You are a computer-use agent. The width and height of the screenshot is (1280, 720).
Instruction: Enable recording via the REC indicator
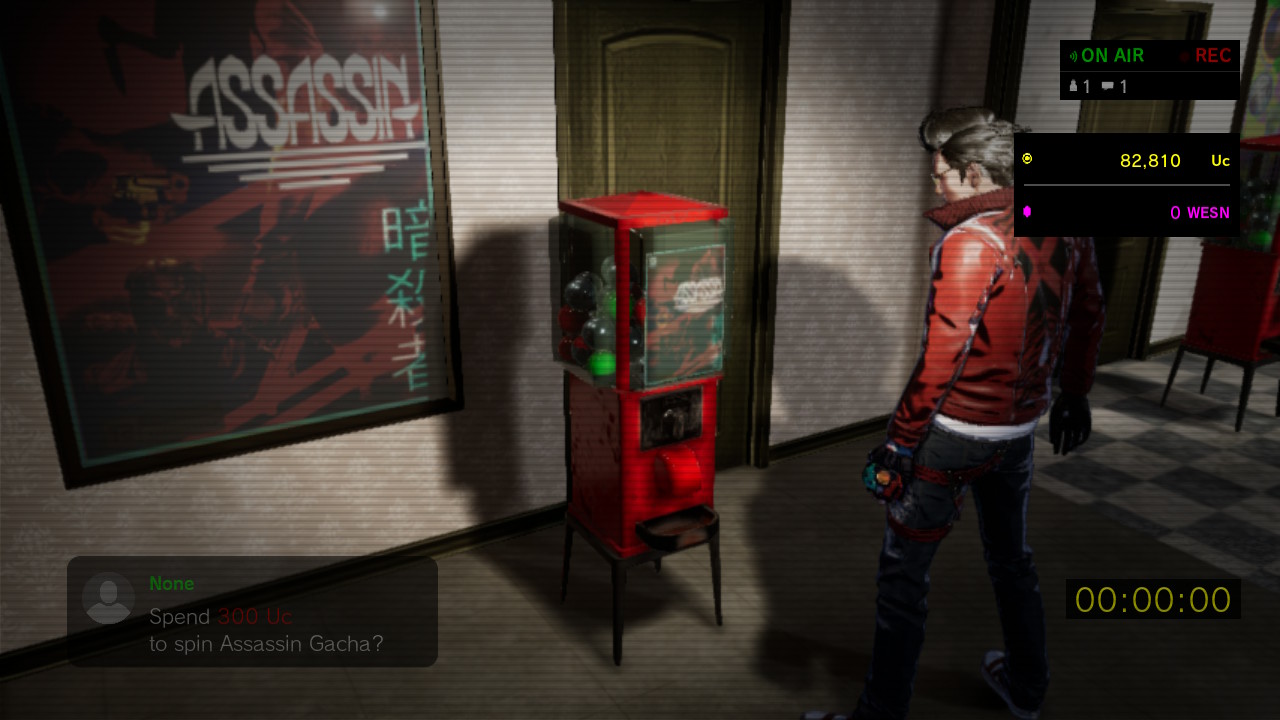(x=1212, y=56)
